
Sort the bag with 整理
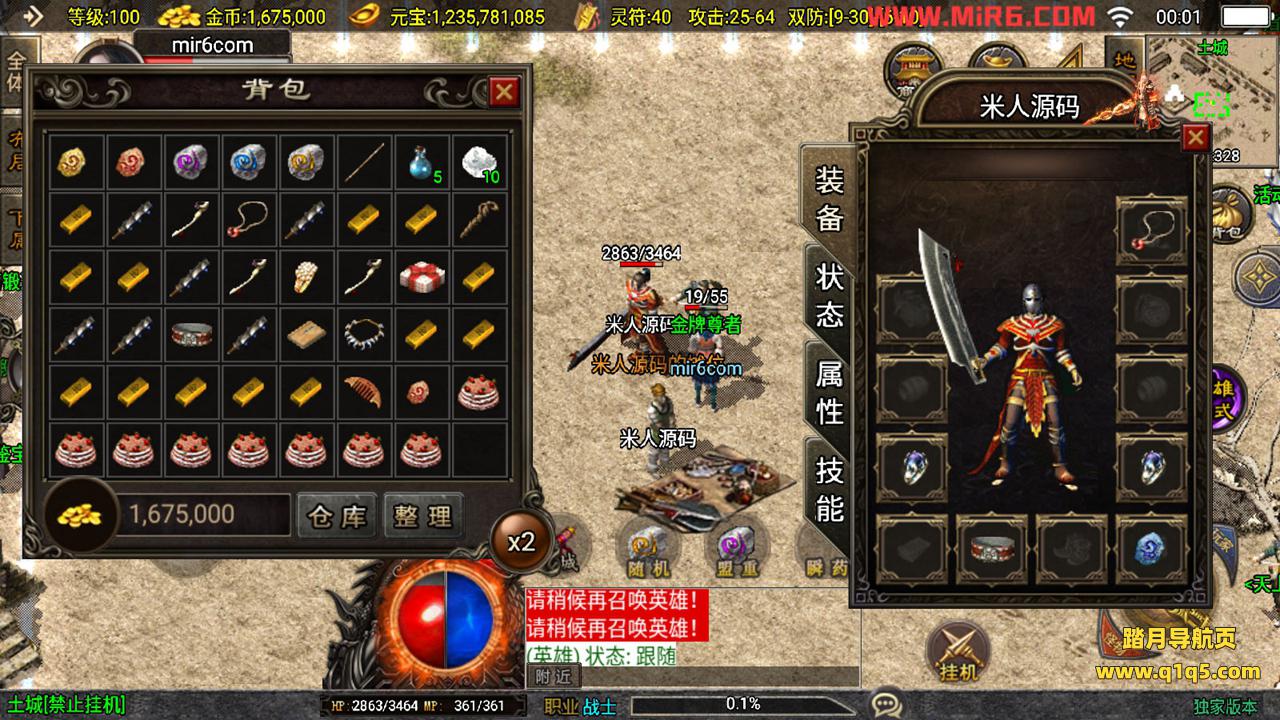(423, 516)
